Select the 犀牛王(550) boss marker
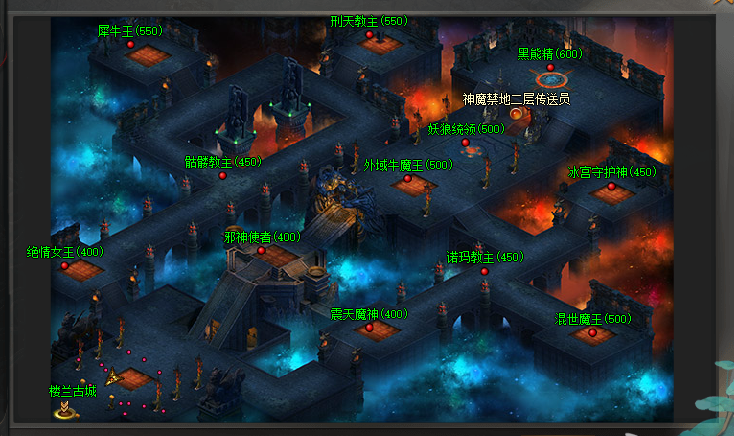 [x=130, y=45]
